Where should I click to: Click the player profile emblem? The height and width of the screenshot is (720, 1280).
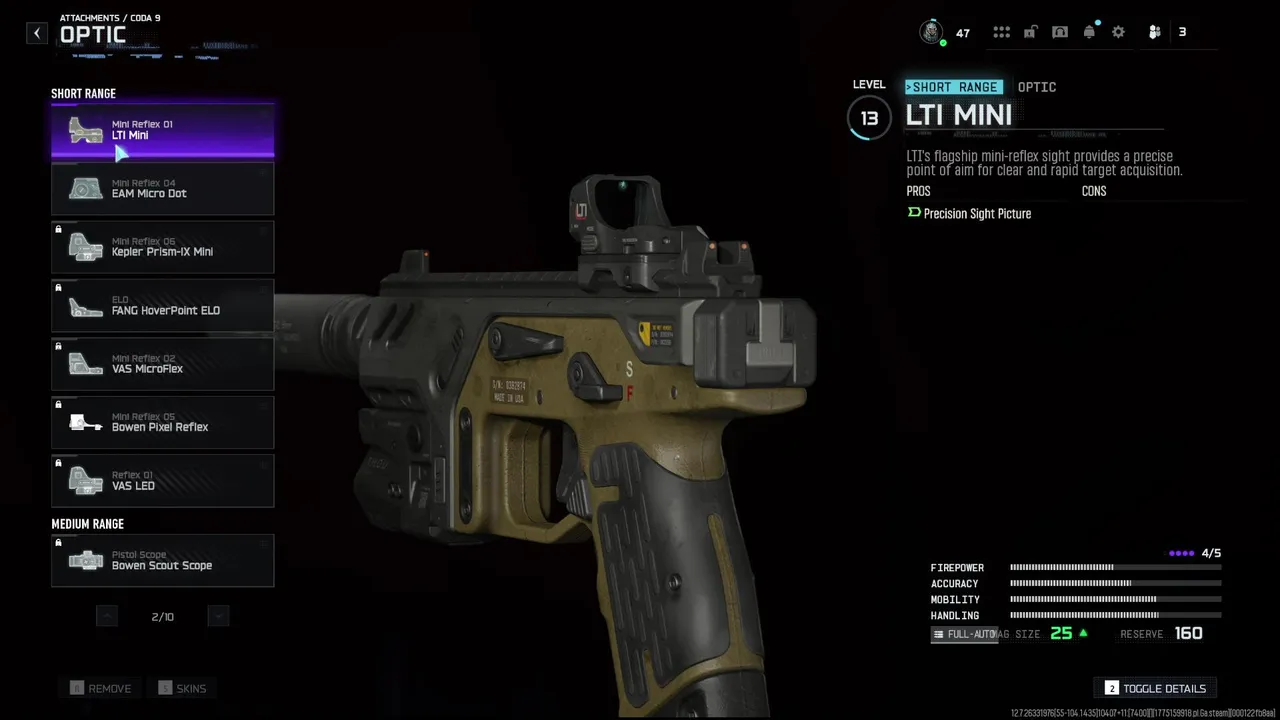click(x=932, y=32)
